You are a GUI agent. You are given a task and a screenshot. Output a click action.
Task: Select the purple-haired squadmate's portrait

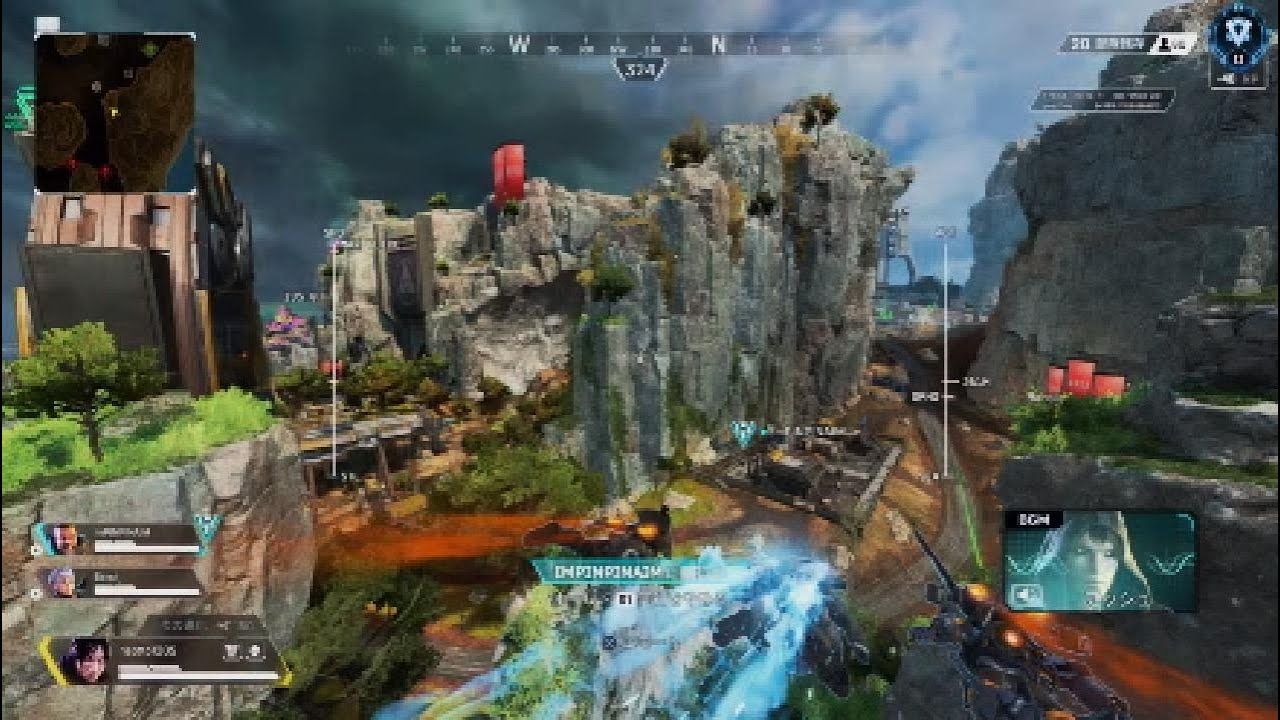(61, 582)
